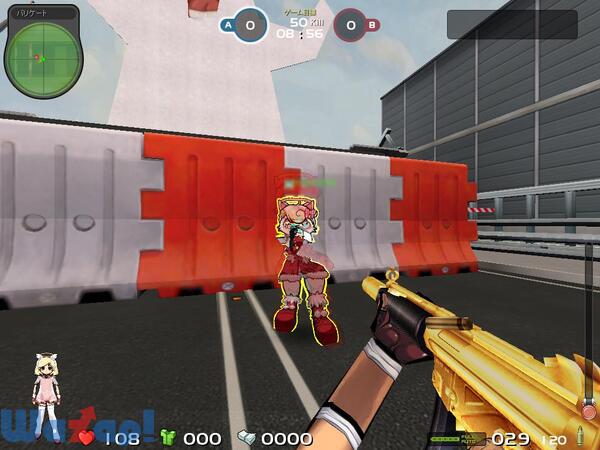Click the green armor vest icon
Viewport: 600px width, 450px height.
tap(168, 438)
